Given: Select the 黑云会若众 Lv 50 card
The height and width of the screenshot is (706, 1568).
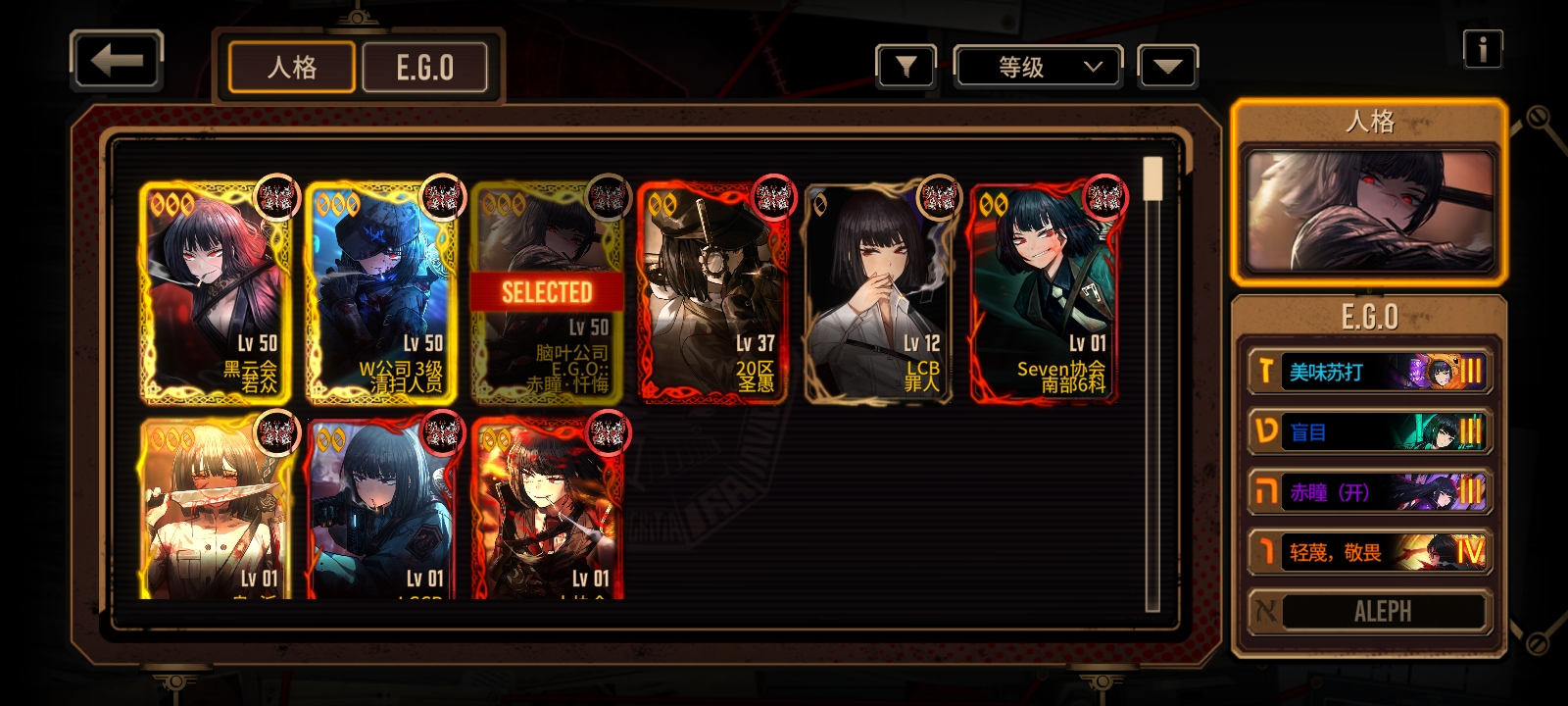Looking at the screenshot, I should [216, 291].
